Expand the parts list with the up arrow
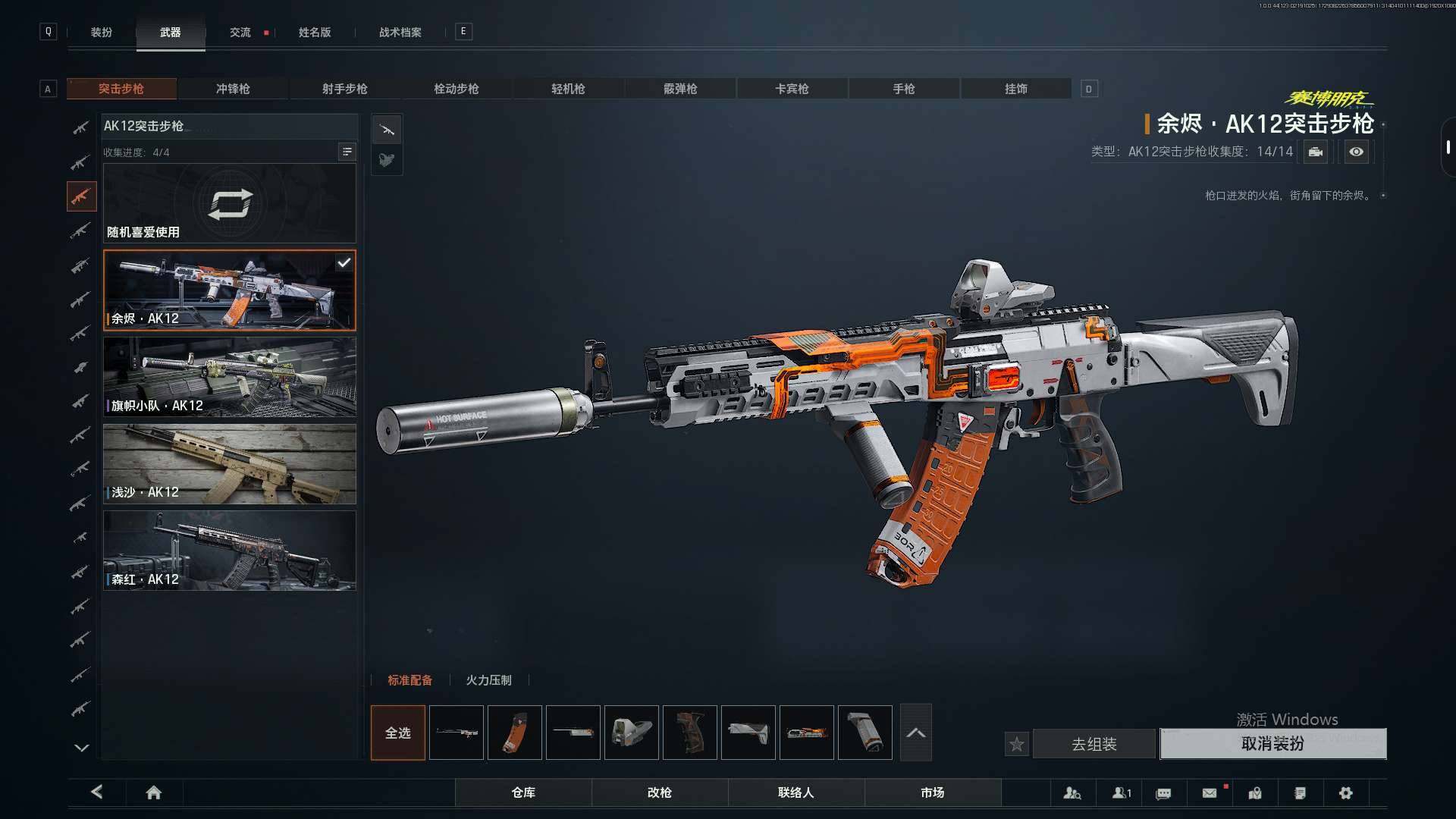The height and width of the screenshot is (819, 1456). click(x=915, y=733)
